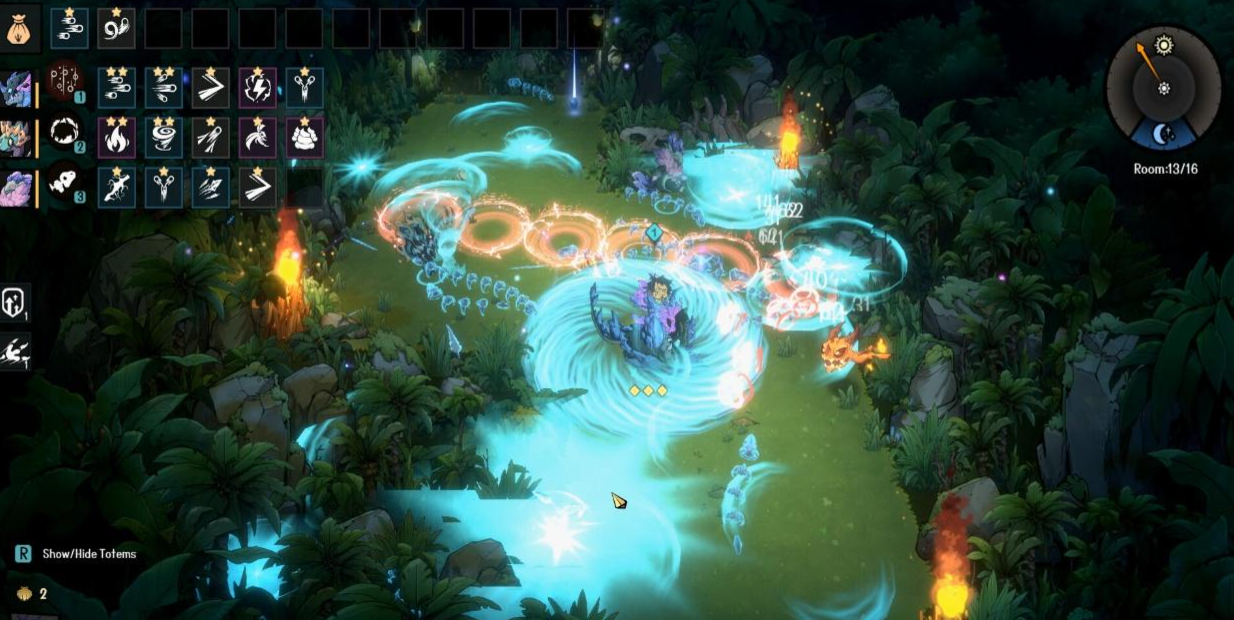Select the thorny branch skill icon
The height and width of the screenshot is (620, 1234).
tap(116, 188)
